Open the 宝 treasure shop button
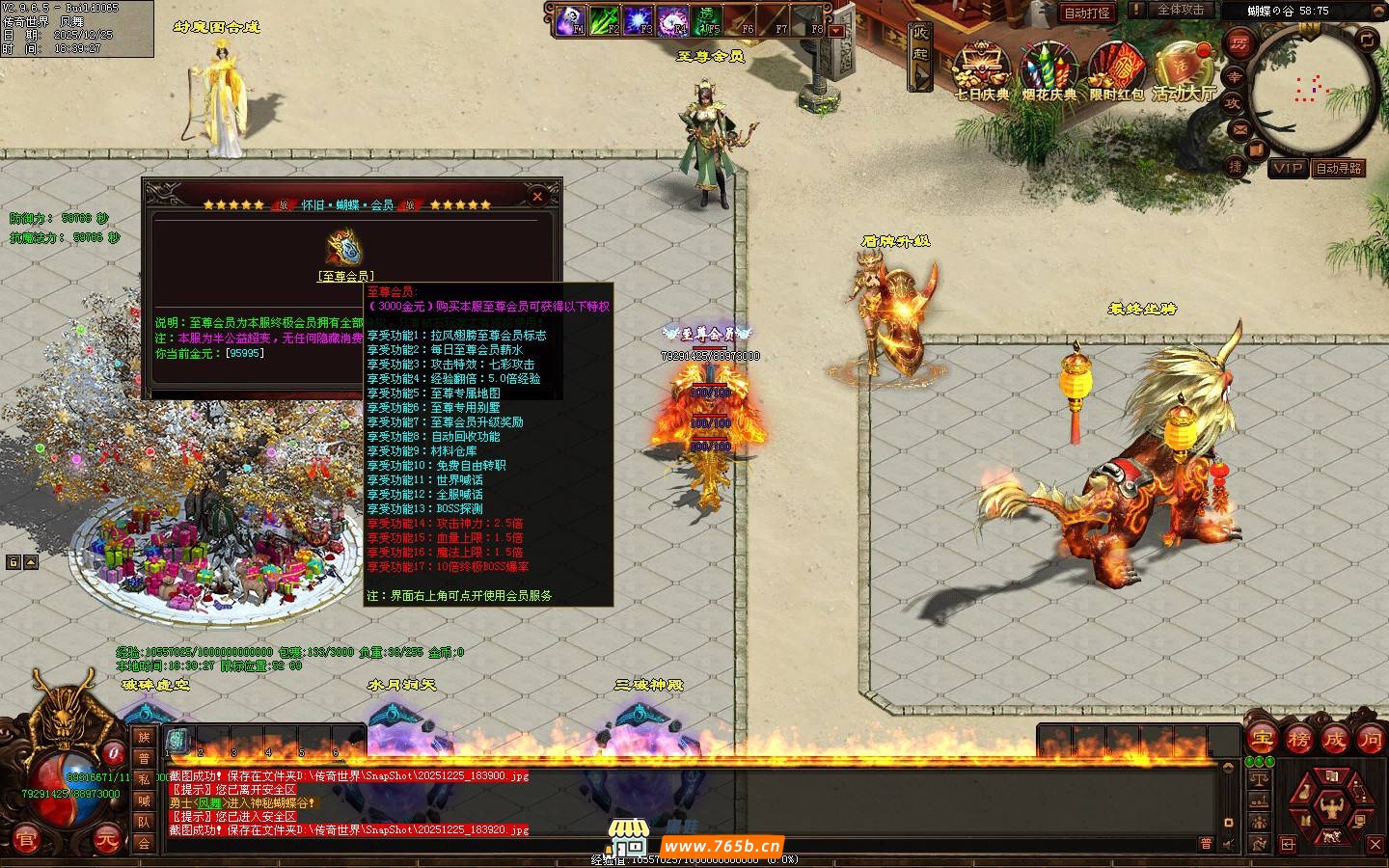 point(1261,740)
